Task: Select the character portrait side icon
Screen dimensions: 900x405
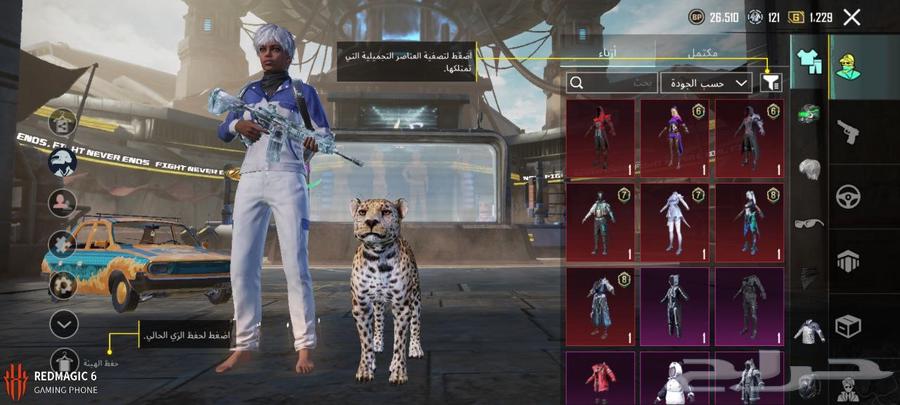Action: (64, 203)
